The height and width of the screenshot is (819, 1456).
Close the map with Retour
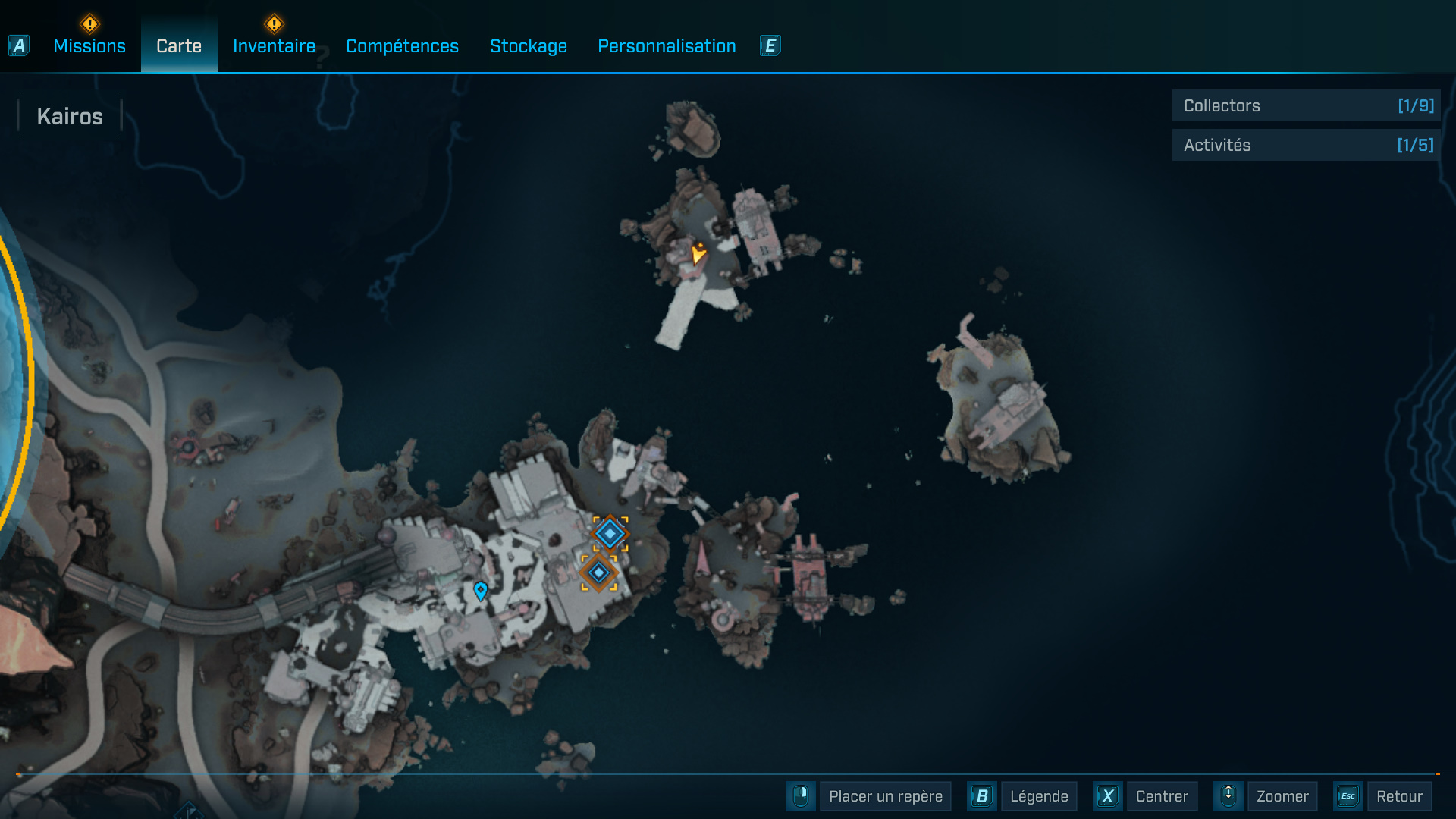click(x=1398, y=796)
